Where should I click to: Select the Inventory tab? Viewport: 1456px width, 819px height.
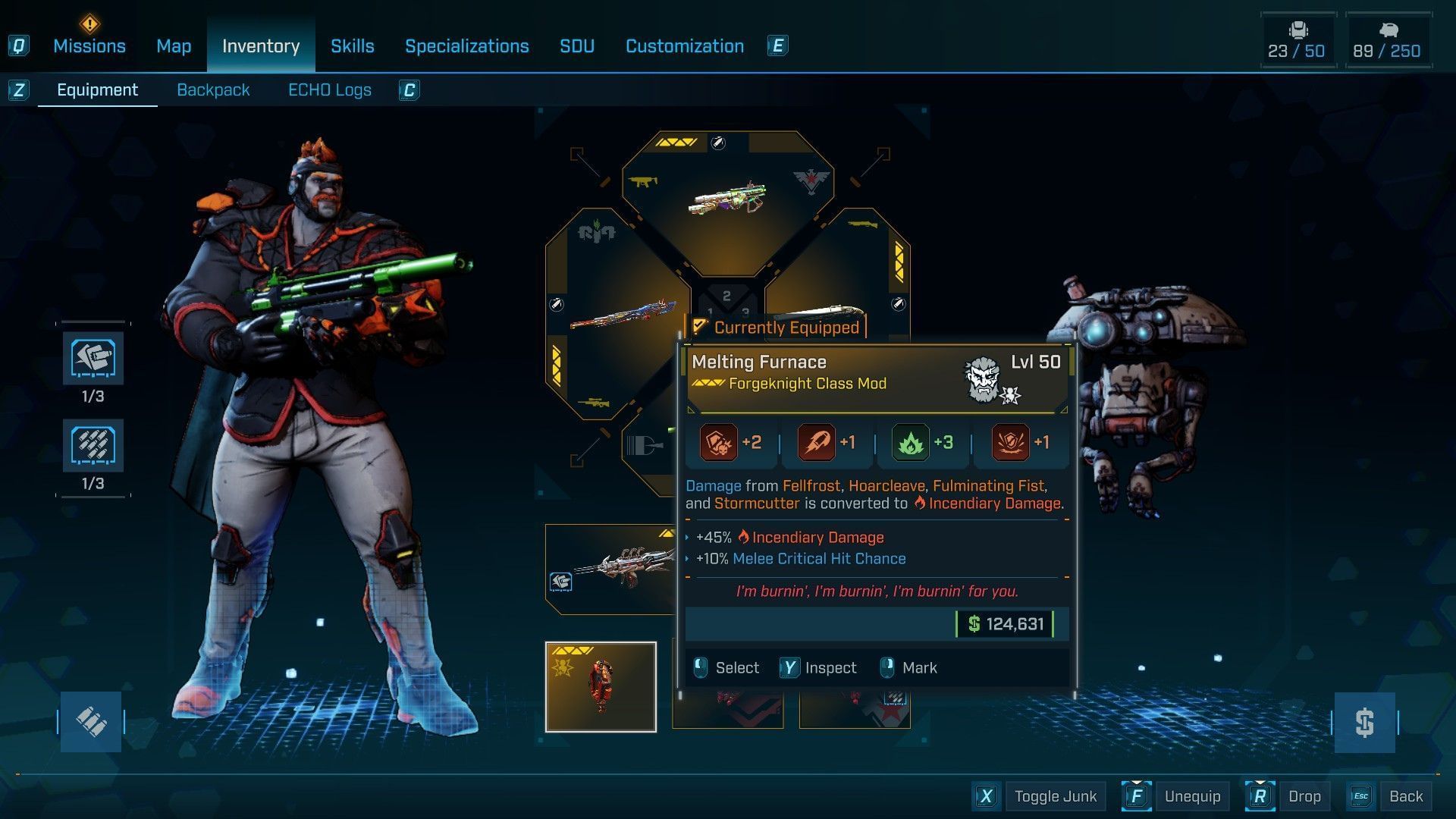pyautogui.click(x=260, y=46)
